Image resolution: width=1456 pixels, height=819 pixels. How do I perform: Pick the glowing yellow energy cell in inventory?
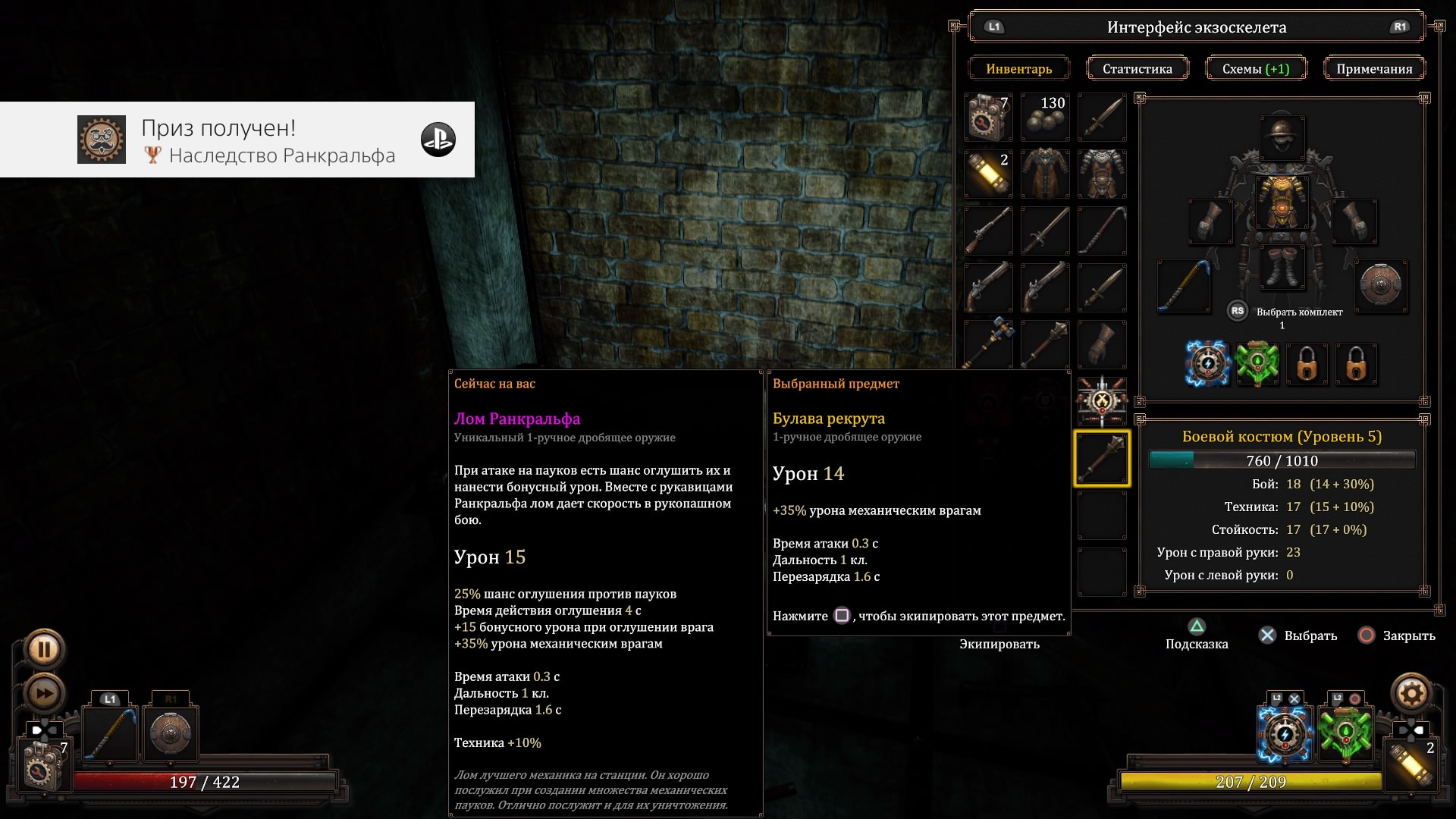[988, 174]
